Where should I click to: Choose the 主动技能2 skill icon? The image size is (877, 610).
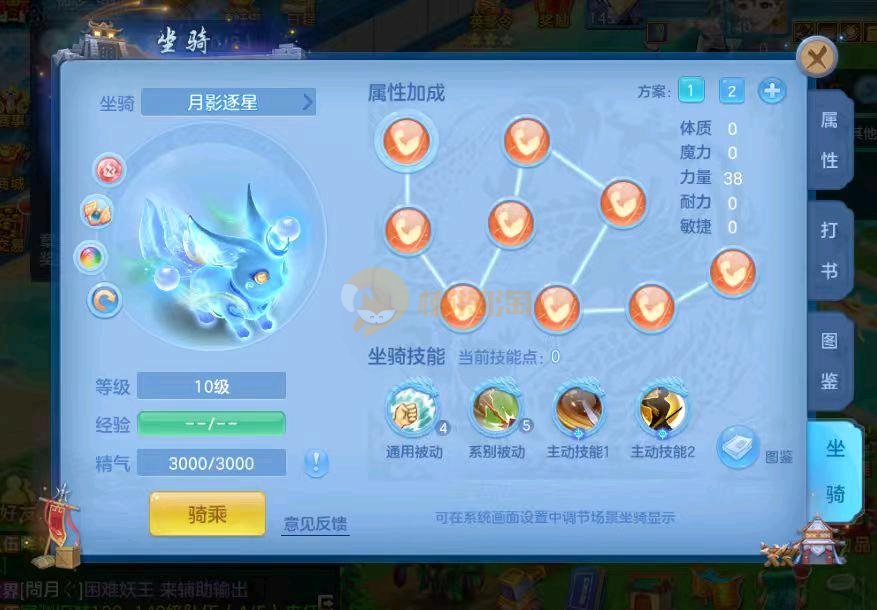pos(662,411)
